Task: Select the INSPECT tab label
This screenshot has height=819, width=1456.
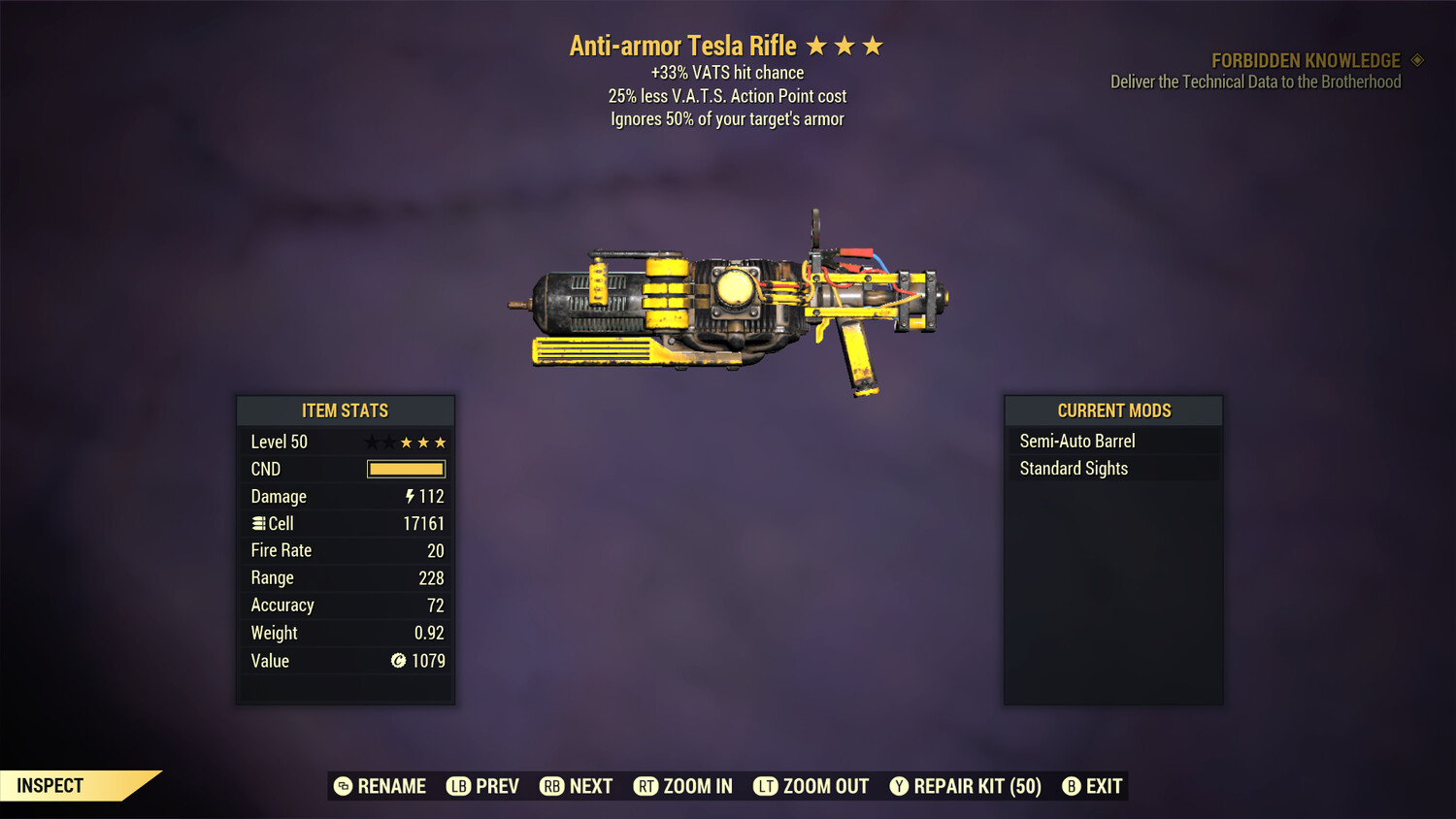Action: tap(49, 785)
